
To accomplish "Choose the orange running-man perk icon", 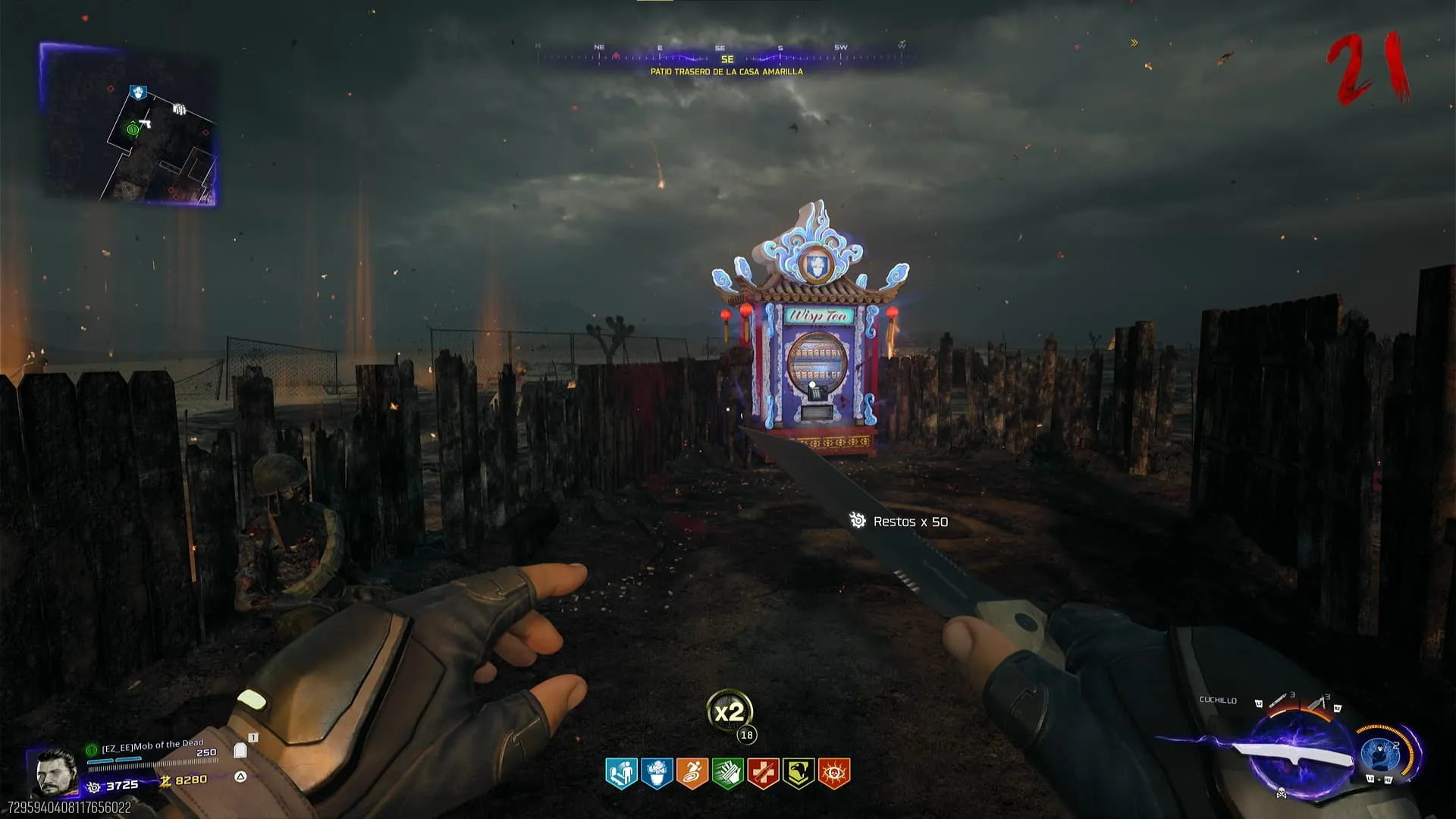I will coord(692,773).
